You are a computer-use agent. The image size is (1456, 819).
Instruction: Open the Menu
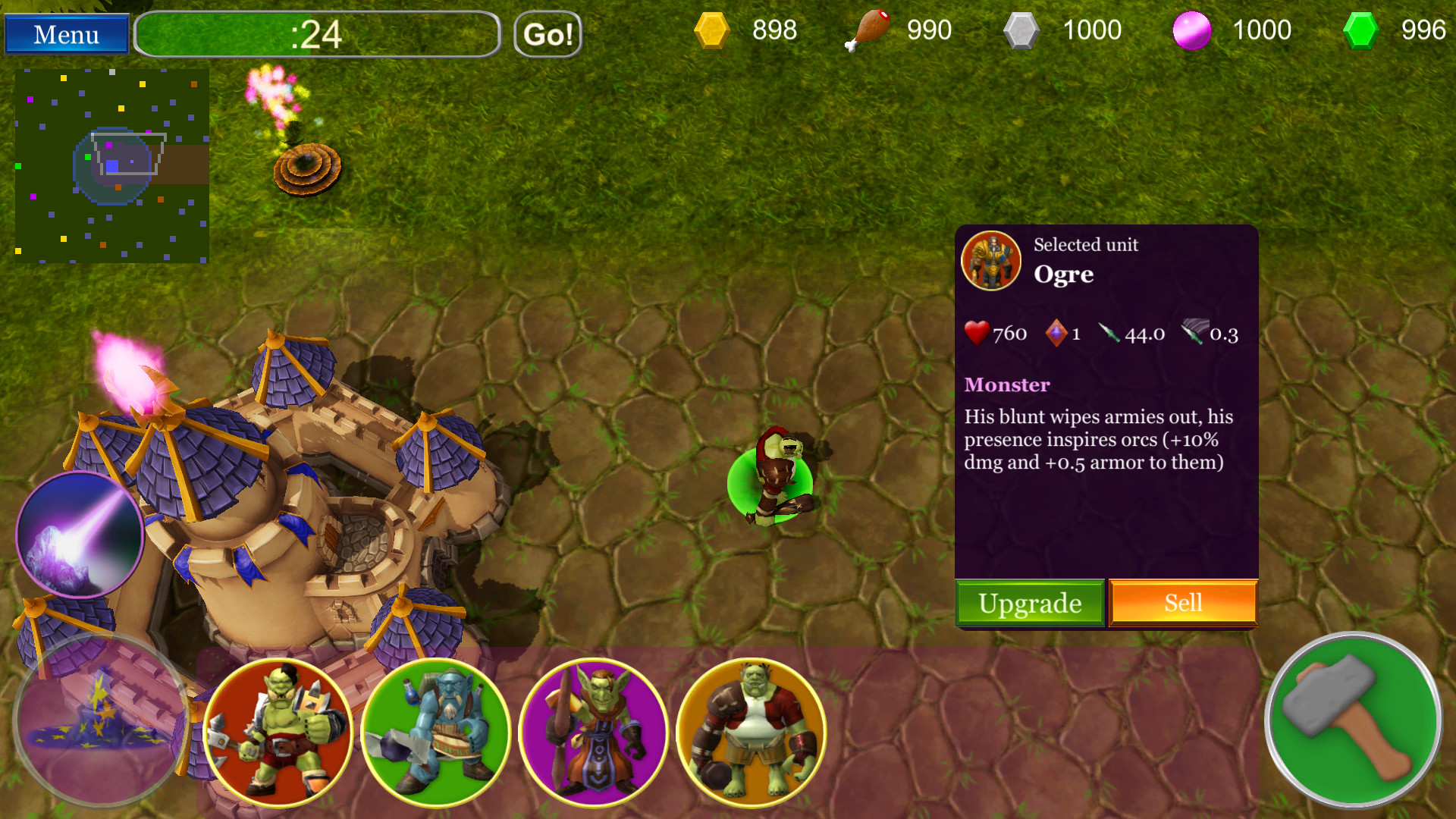(65, 33)
